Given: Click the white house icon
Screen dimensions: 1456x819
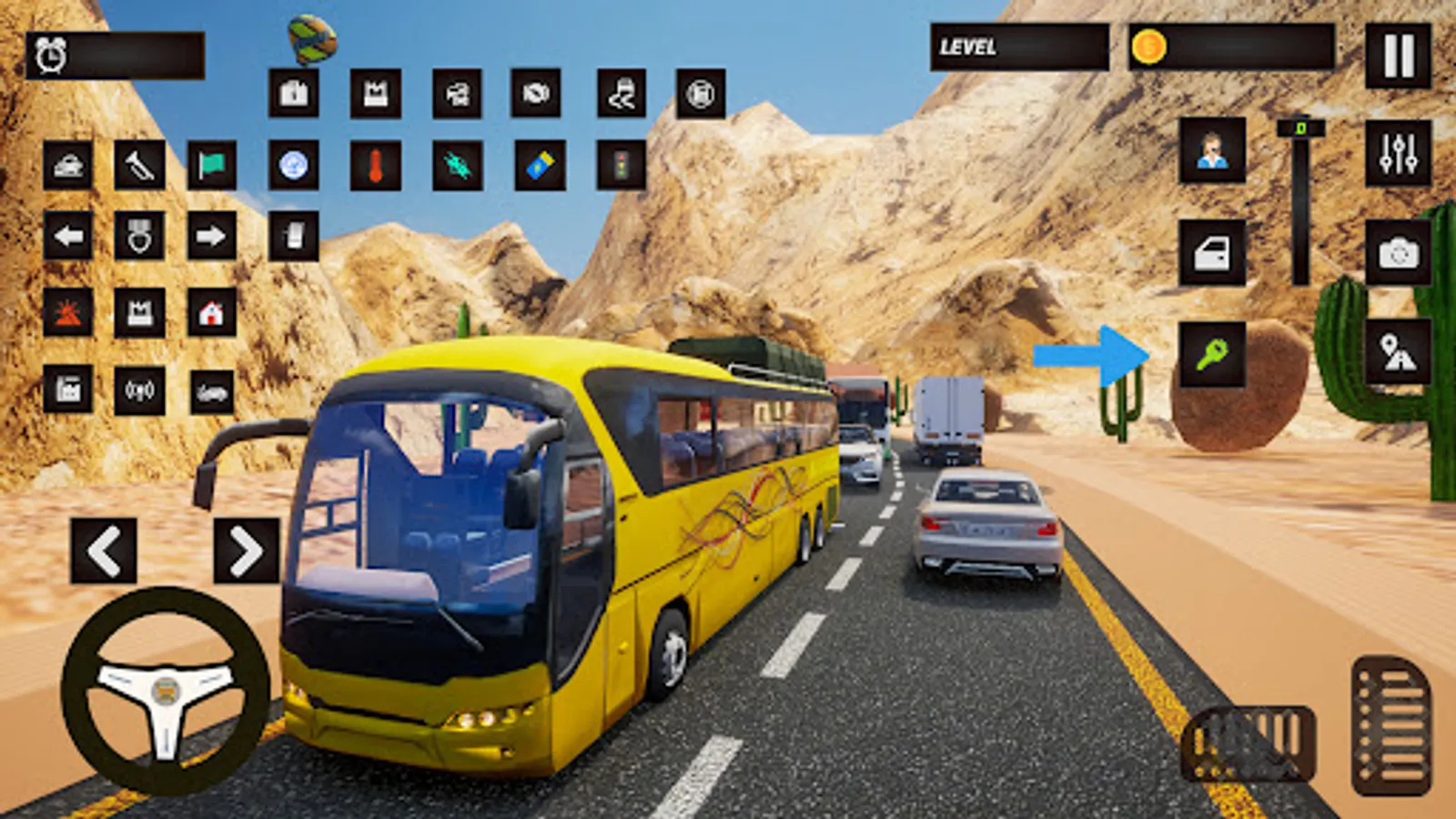Looking at the screenshot, I should pos(211,313).
